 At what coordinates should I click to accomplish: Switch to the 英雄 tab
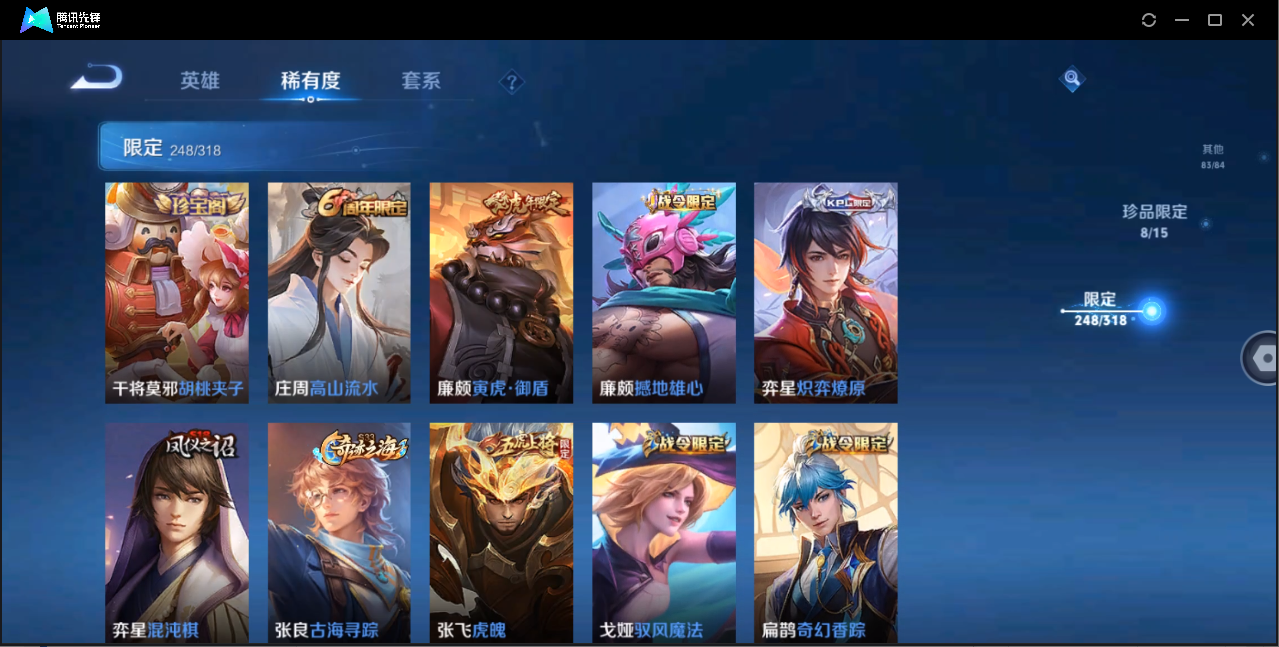coord(200,81)
